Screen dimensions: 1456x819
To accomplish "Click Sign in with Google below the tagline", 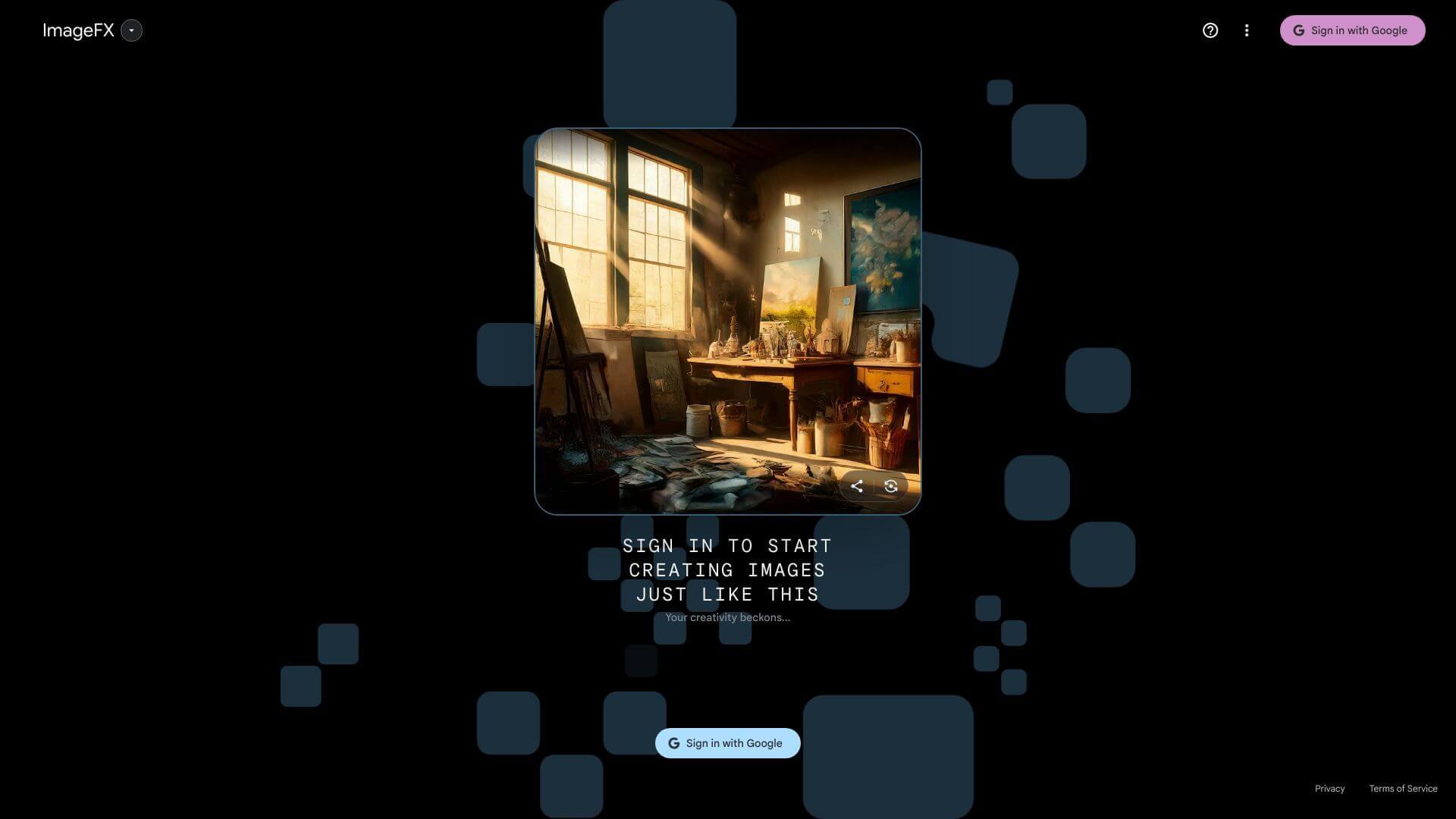I will tap(727, 743).
